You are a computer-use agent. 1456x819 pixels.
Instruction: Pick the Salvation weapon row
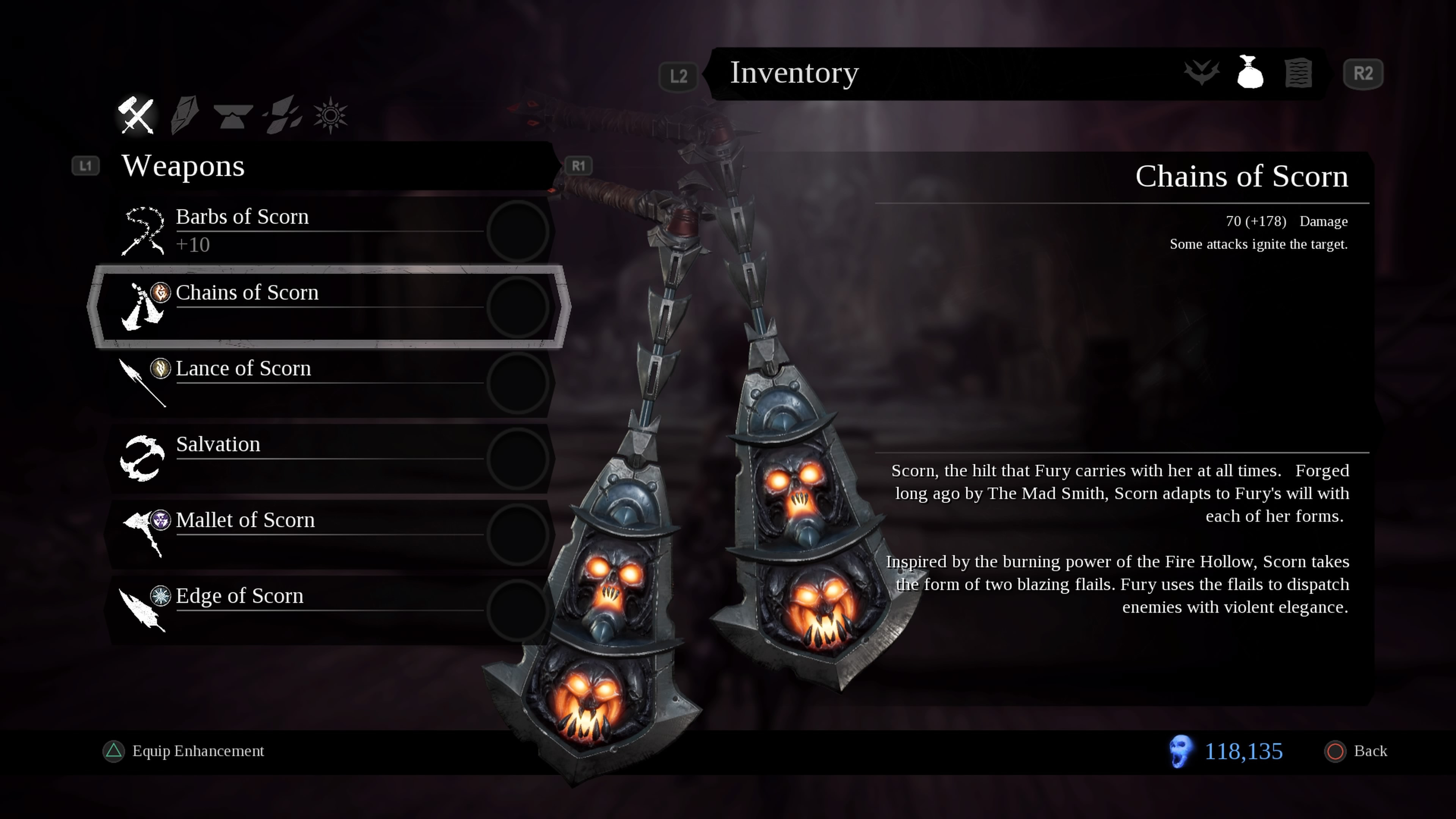[328, 458]
